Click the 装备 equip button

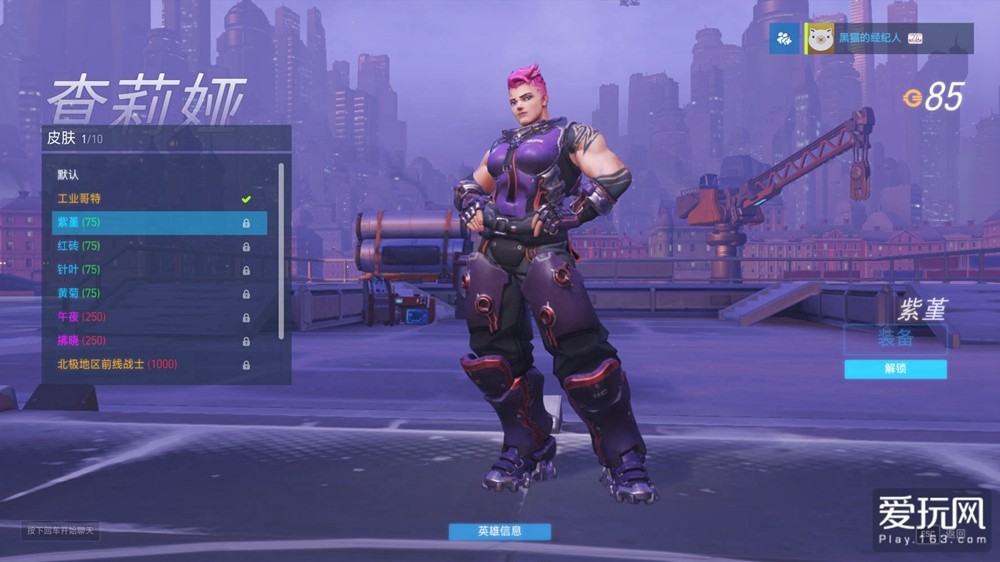click(x=895, y=338)
